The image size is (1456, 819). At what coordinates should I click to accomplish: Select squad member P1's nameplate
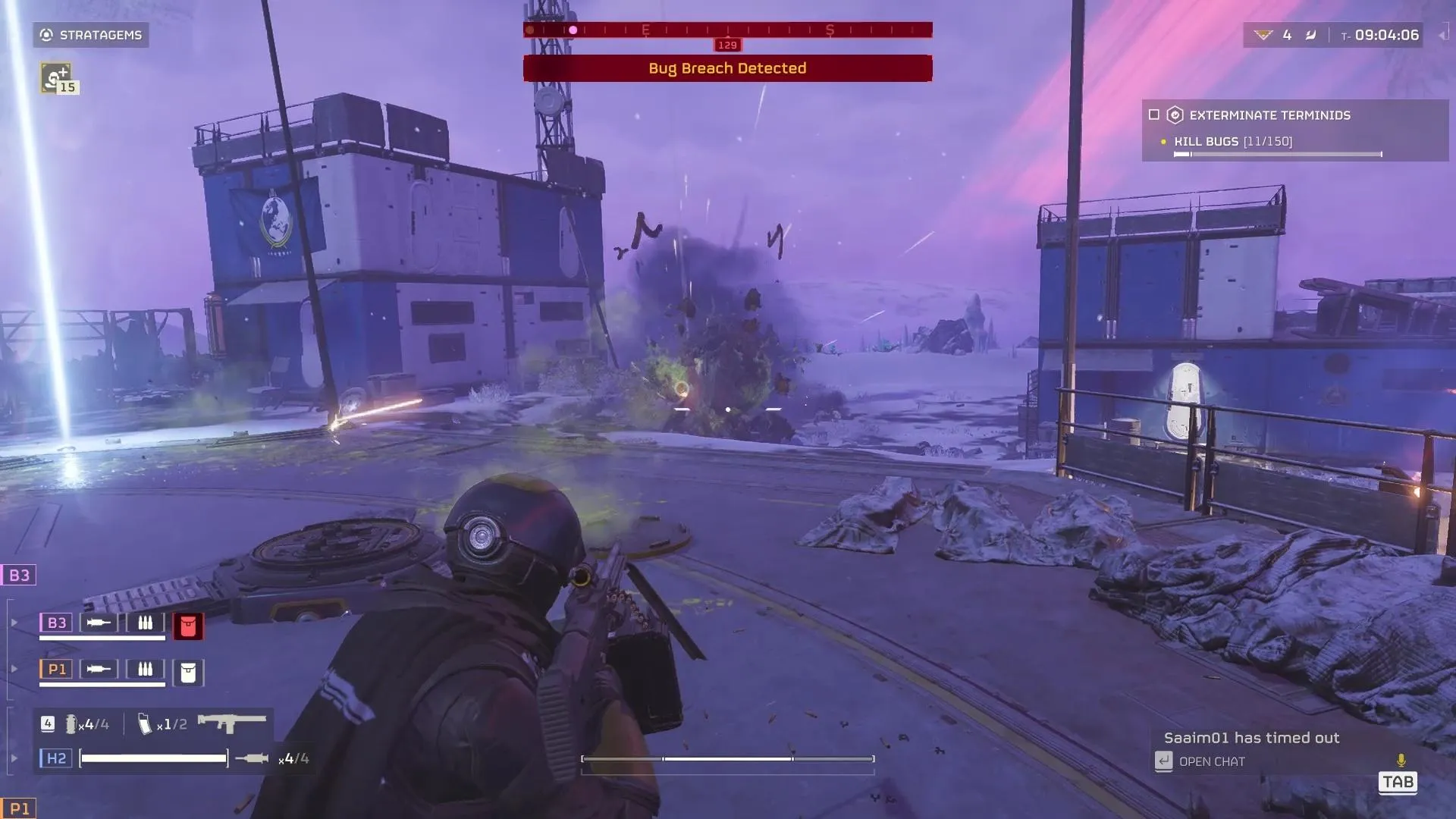(56, 669)
